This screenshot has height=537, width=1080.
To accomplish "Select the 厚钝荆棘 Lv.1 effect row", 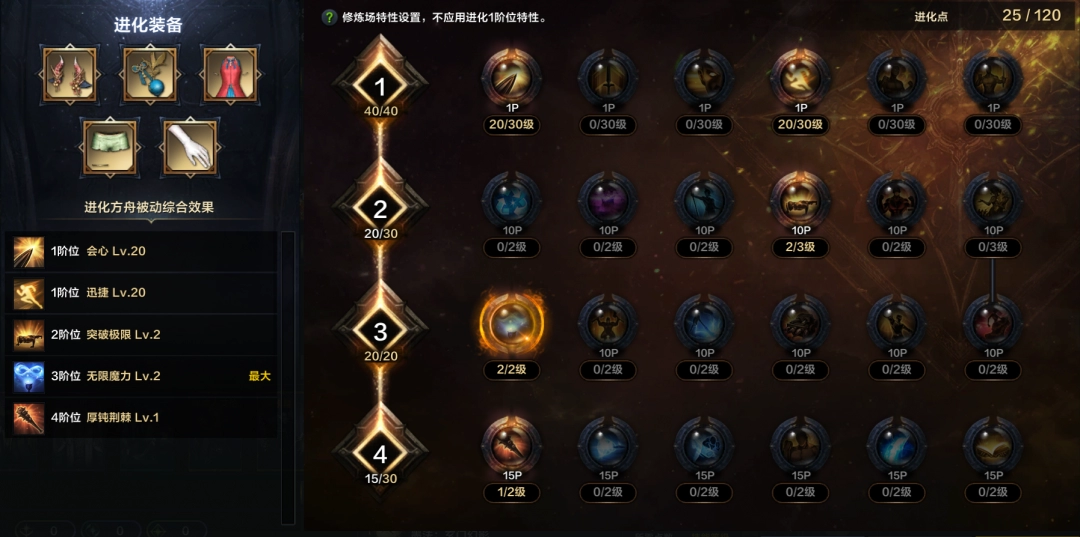I will pos(140,417).
